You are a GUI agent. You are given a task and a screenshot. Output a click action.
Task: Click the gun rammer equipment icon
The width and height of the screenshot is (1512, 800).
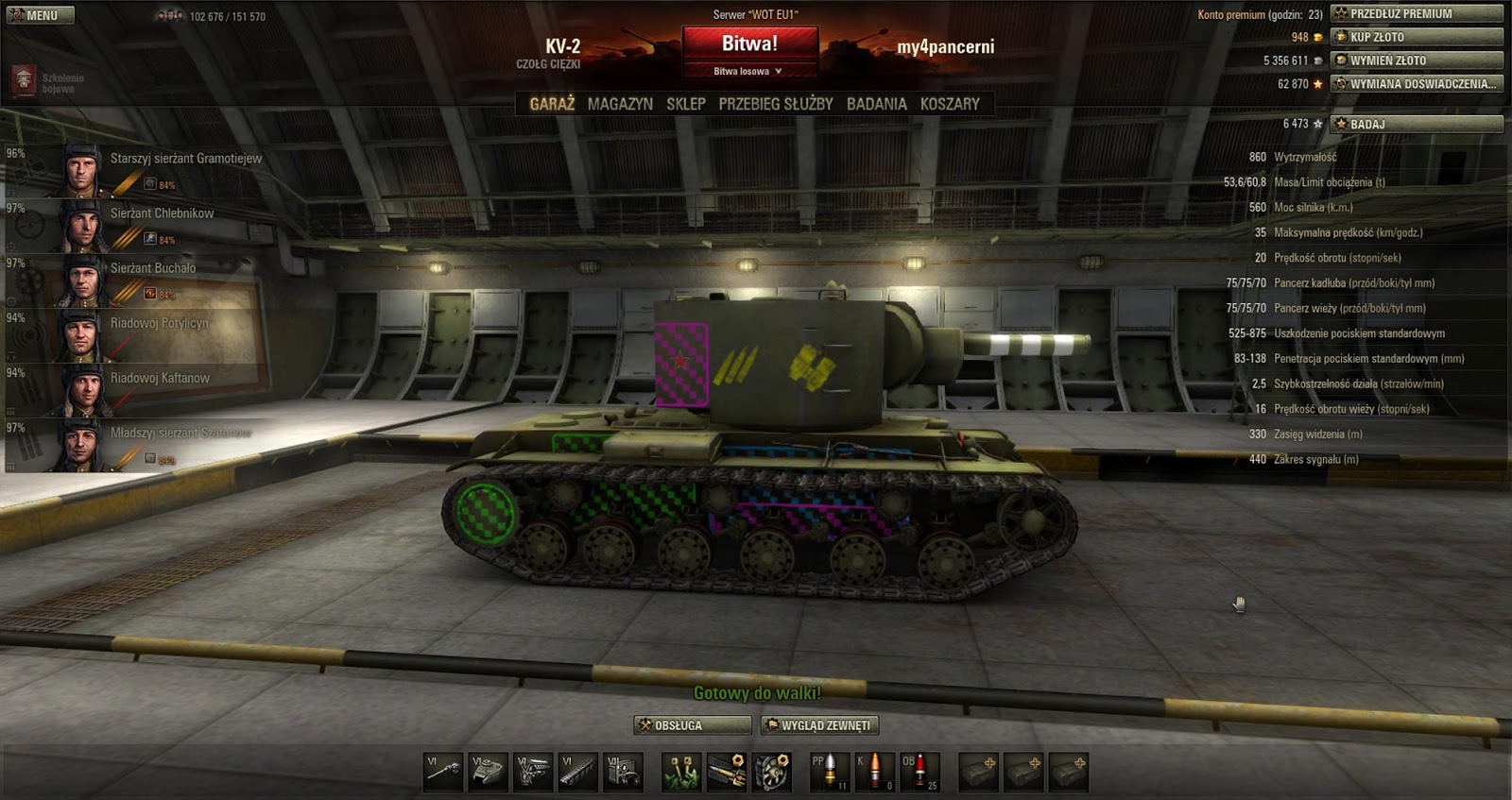(x=728, y=772)
